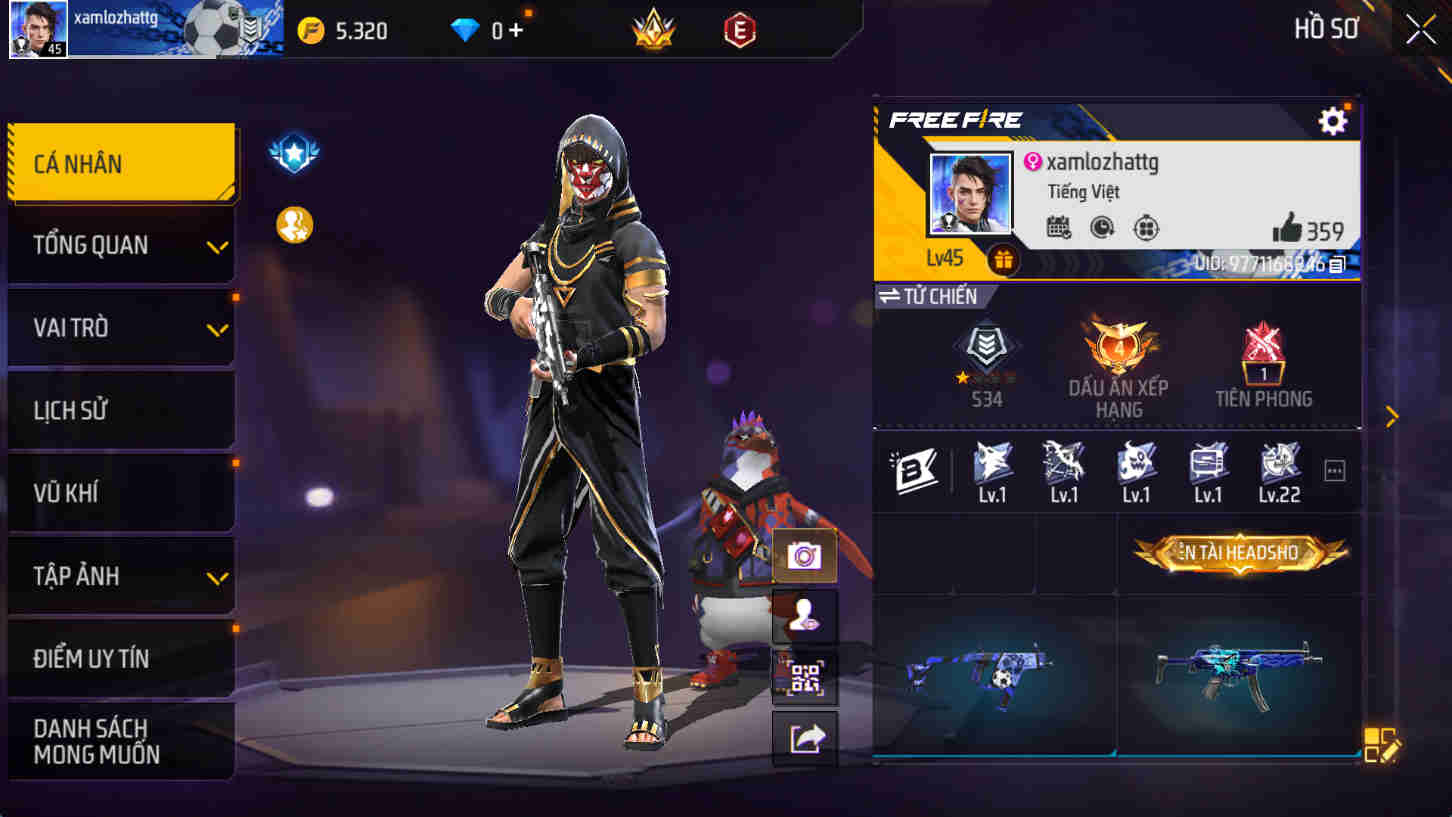Switch to the LỊCH SỬ menu item

coord(121,410)
